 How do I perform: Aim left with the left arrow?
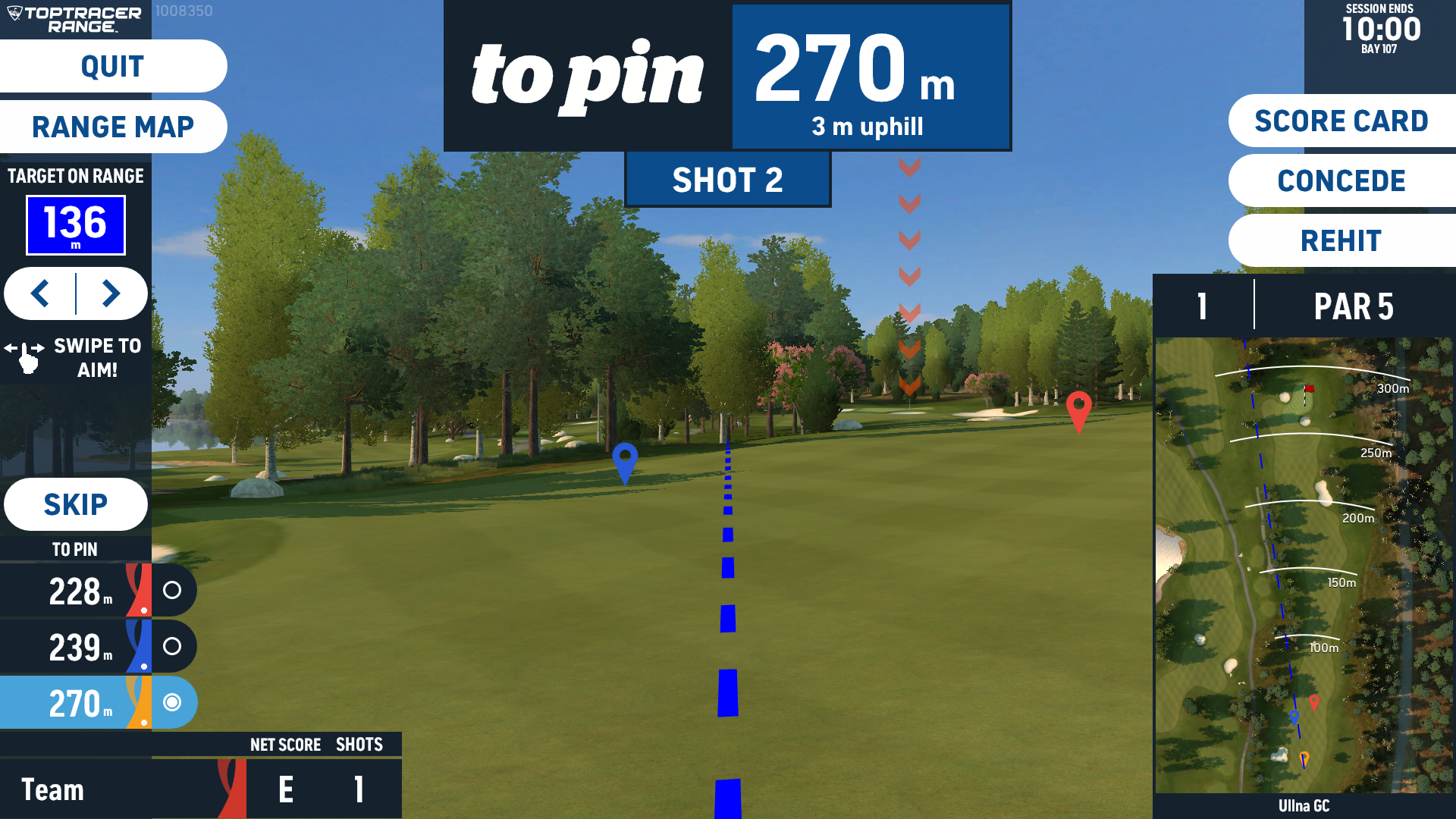(41, 293)
